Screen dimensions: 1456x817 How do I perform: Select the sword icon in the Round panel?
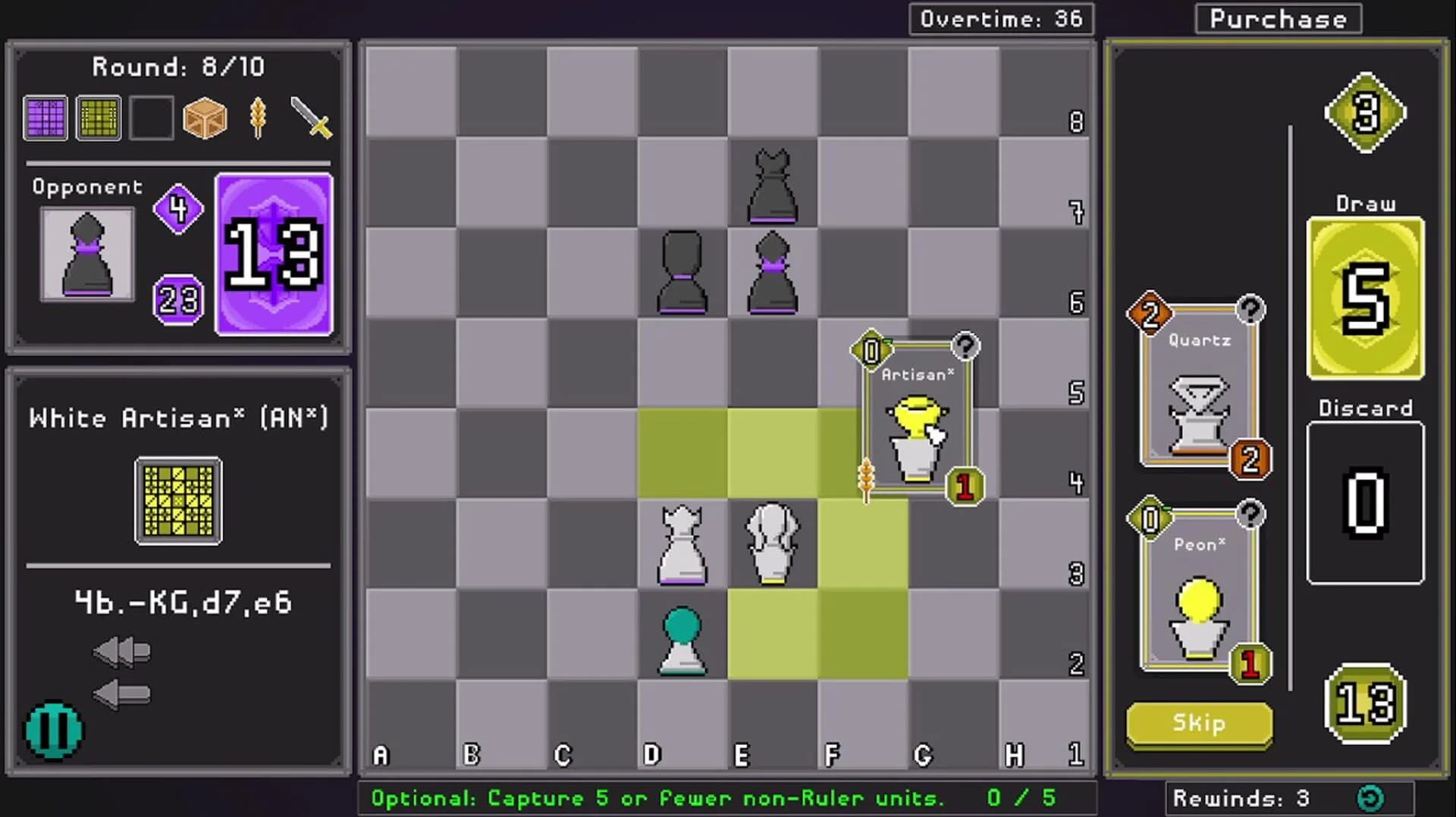pos(311,117)
